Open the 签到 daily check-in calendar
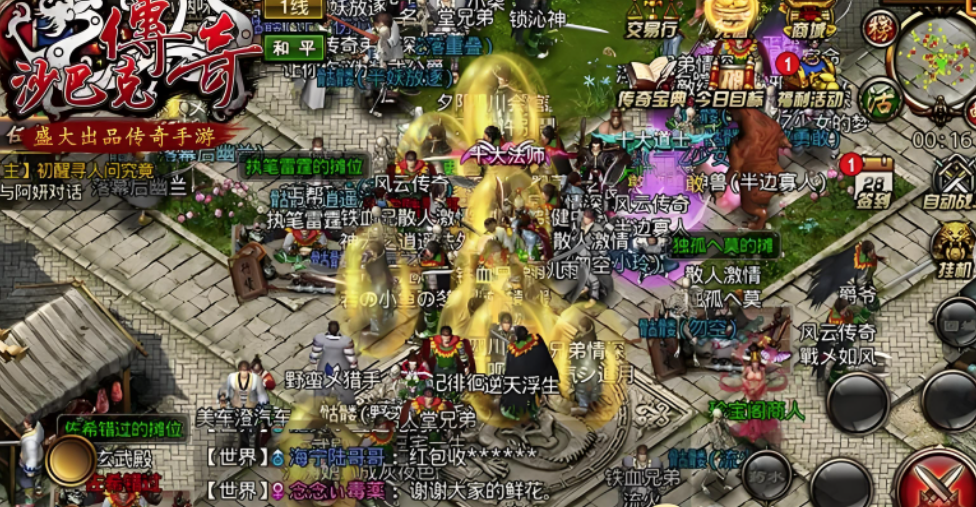 [873, 180]
